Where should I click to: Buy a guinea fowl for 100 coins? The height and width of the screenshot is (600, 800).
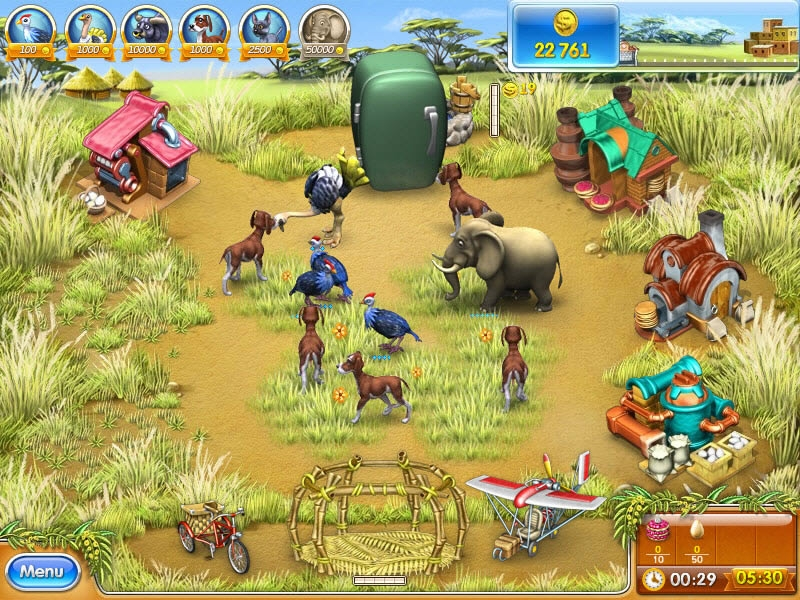click(30, 28)
